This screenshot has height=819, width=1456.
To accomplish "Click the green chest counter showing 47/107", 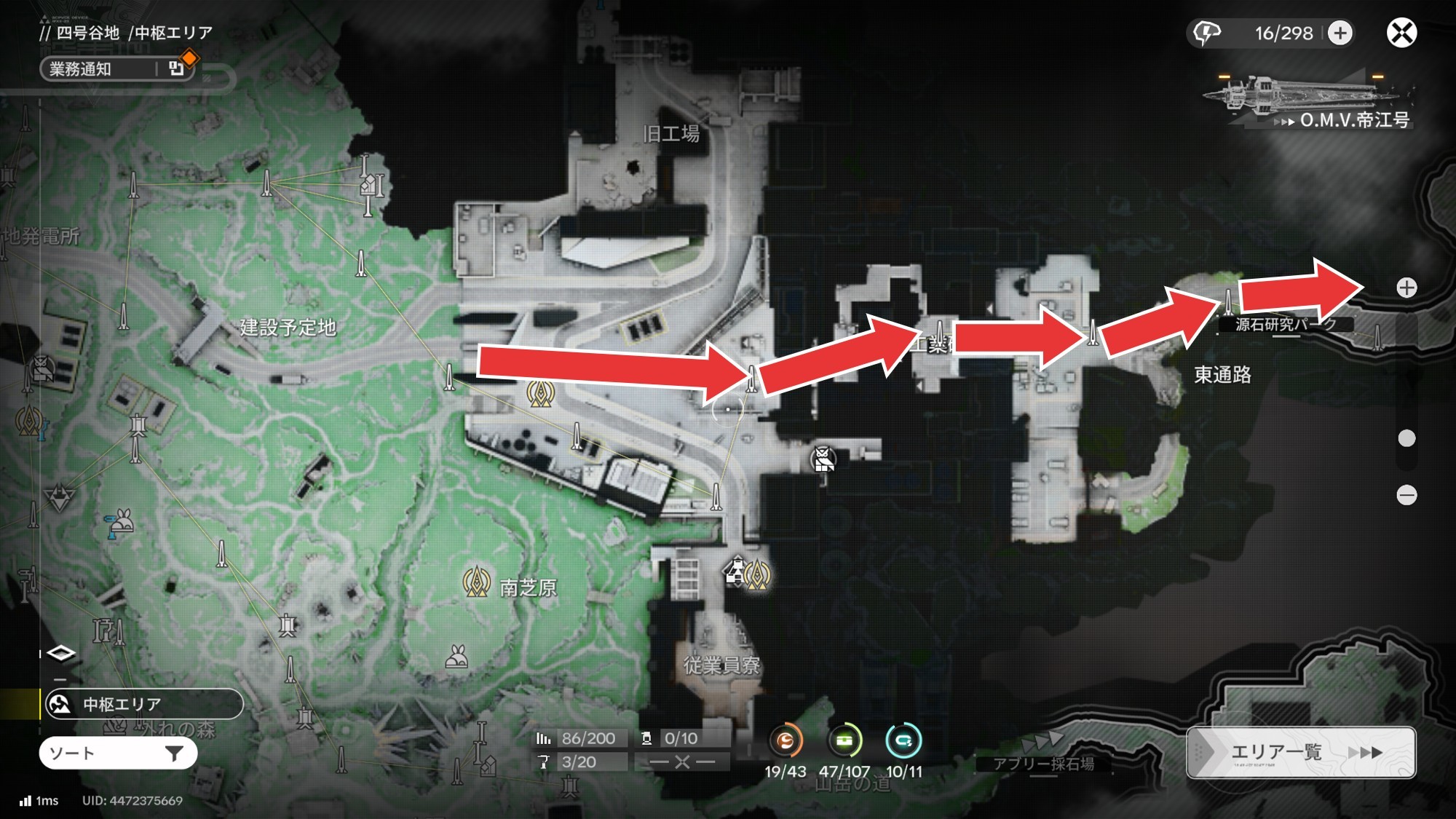I will point(844,741).
